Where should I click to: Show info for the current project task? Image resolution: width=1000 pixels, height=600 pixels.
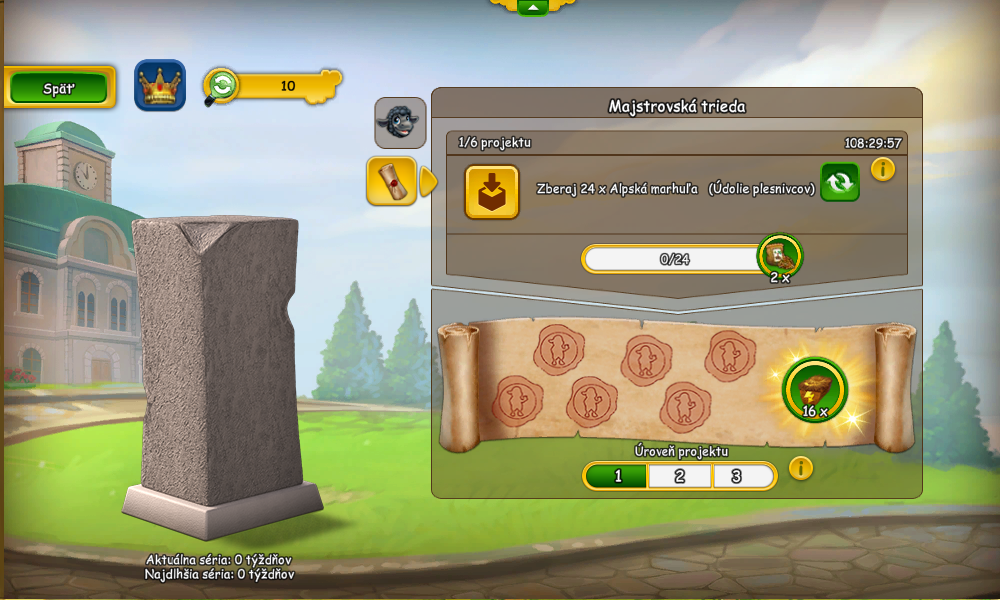pos(883,169)
